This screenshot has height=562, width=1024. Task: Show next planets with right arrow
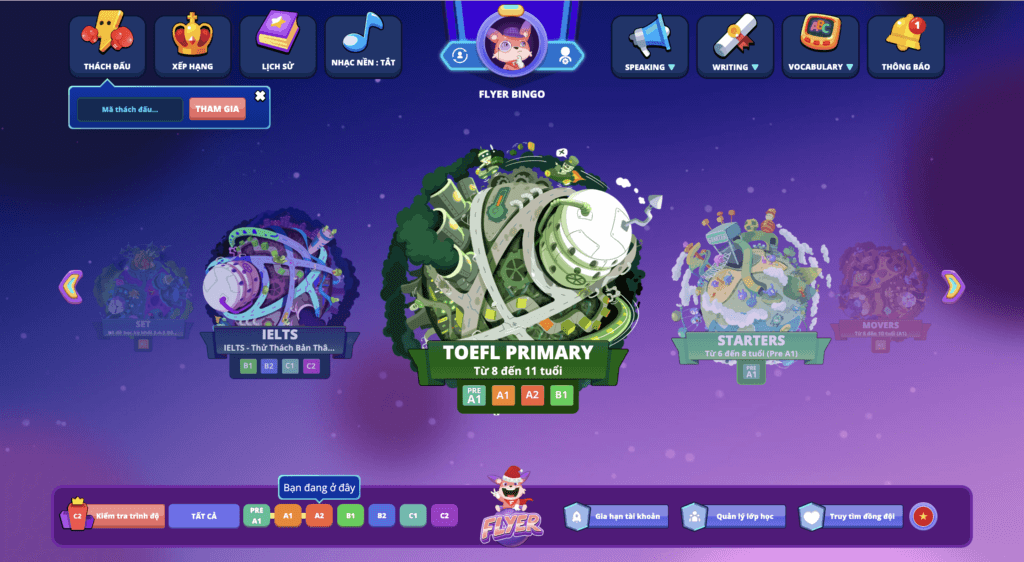(x=953, y=286)
